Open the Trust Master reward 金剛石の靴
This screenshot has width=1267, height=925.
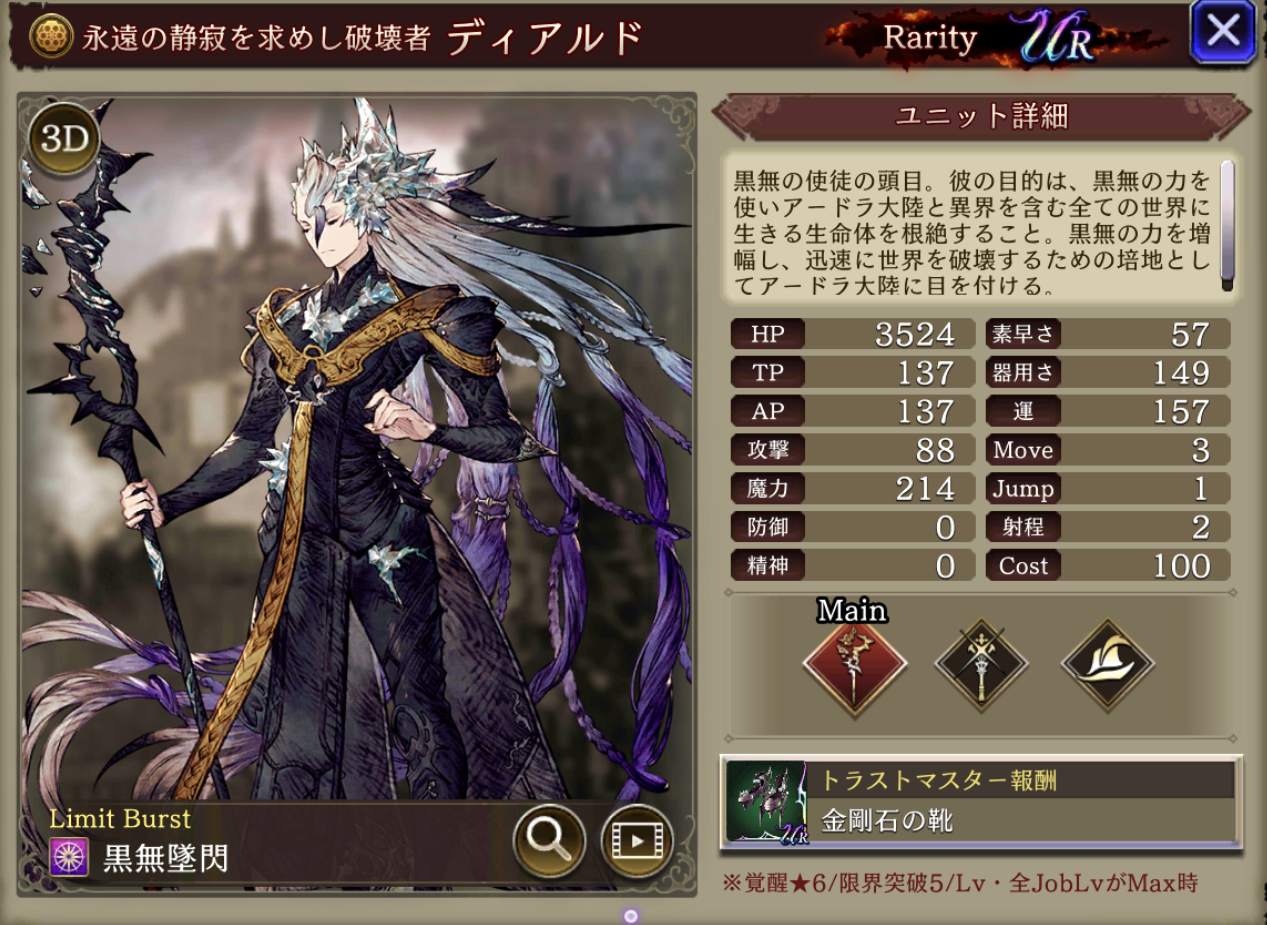pyautogui.click(x=980, y=802)
